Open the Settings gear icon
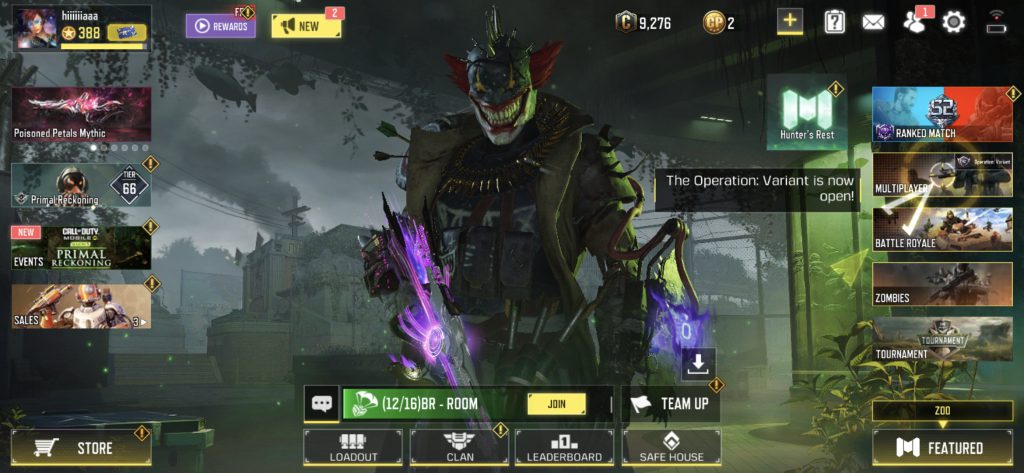The image size is (1024, 473). [x=954, y=22]
